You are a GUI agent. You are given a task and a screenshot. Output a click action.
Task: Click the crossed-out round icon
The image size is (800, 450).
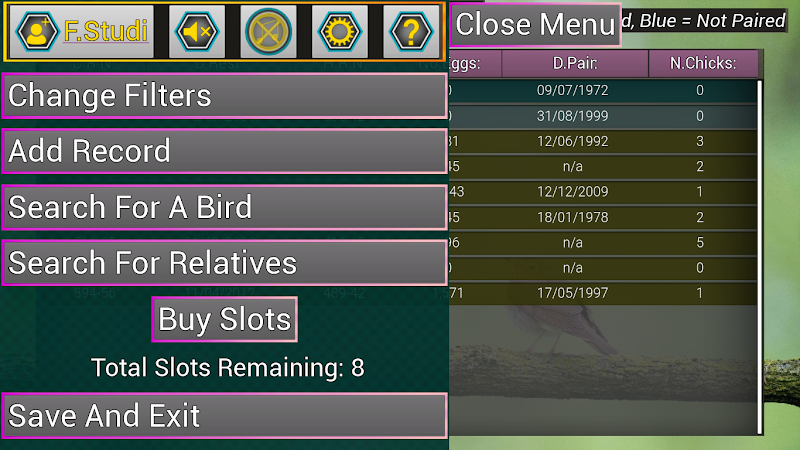tap(269, 32)
